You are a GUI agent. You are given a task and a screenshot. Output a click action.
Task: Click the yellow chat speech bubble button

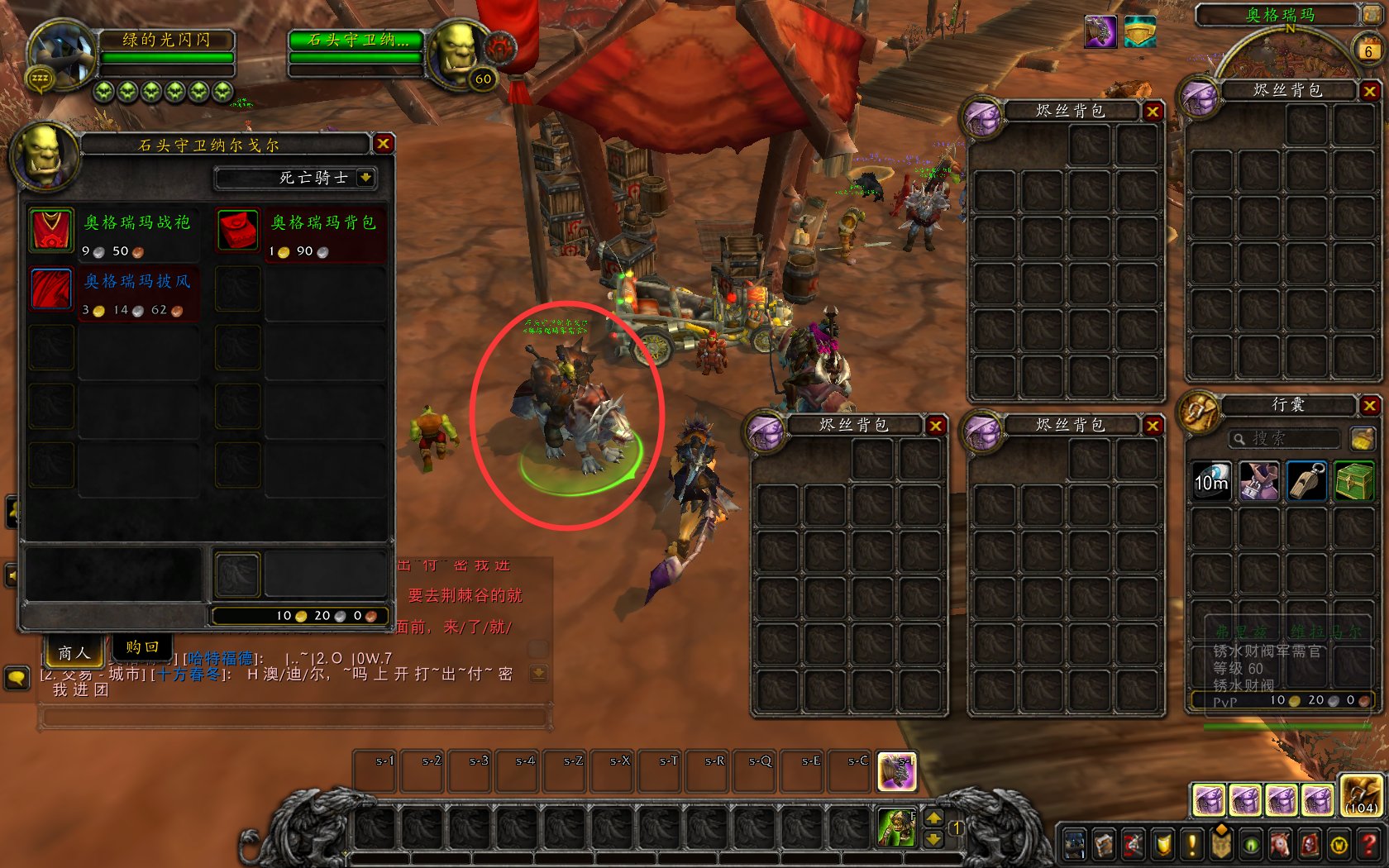click(17, 679)
